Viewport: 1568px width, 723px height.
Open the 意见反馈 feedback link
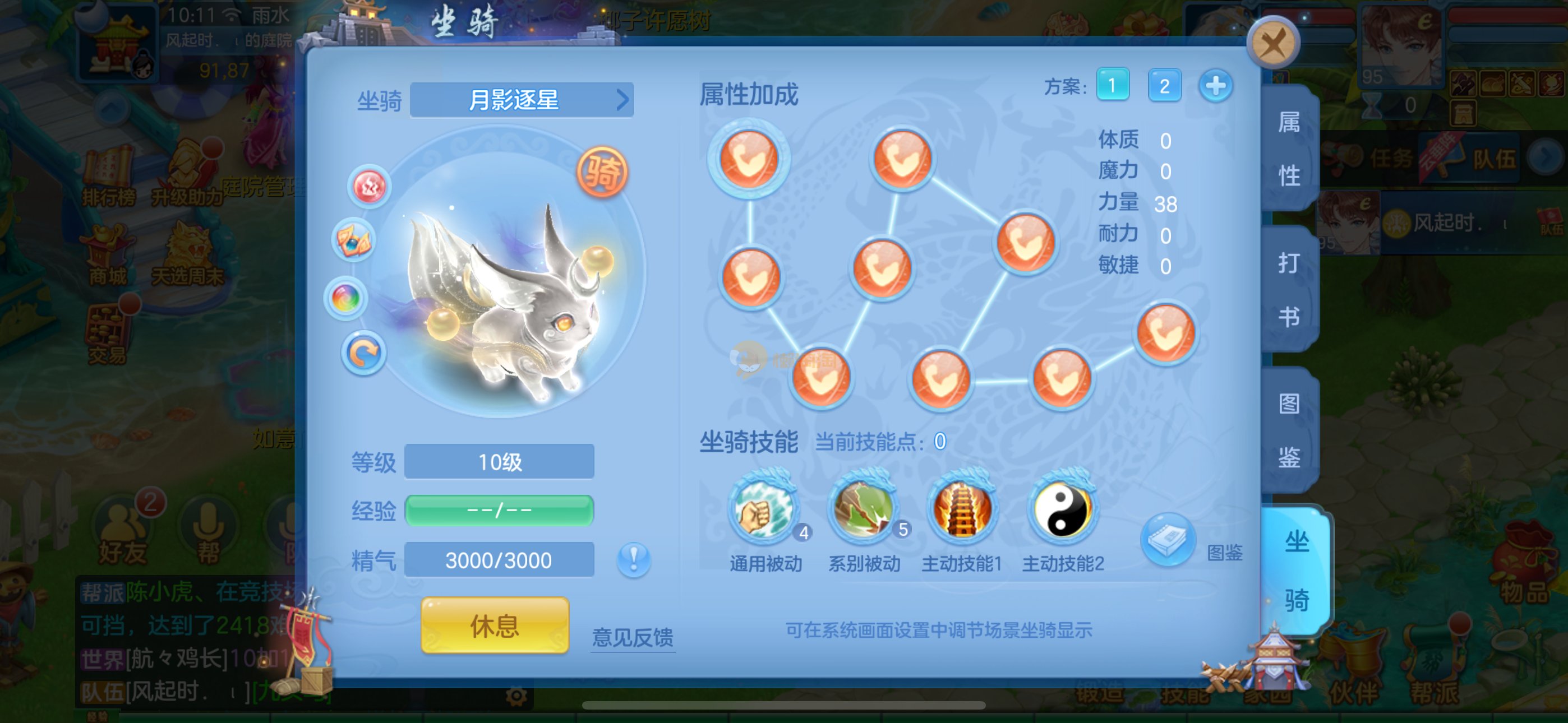[x=633, y=637]
